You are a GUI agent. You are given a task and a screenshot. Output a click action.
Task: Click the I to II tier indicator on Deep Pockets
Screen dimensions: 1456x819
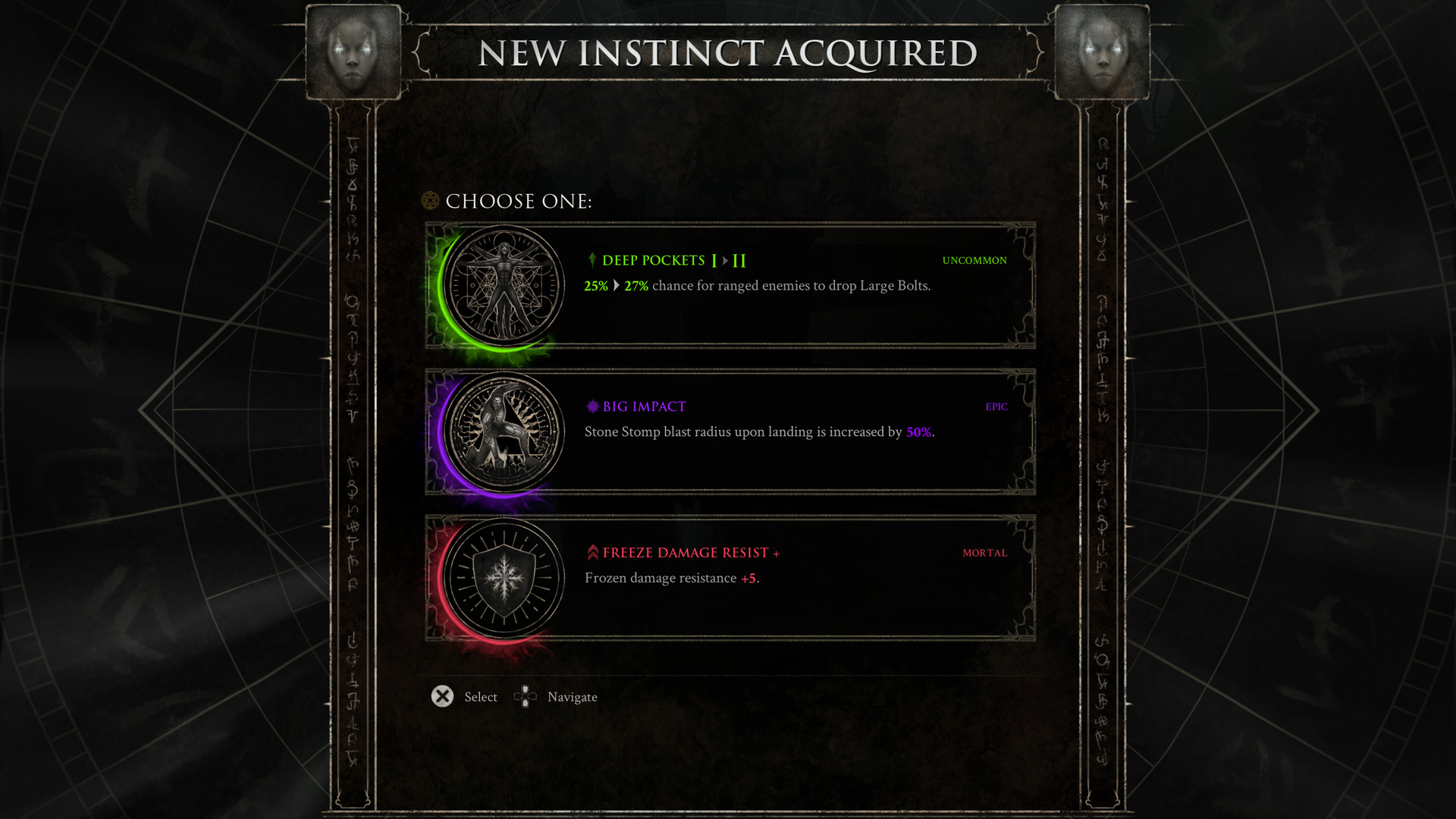click(730, 260)
